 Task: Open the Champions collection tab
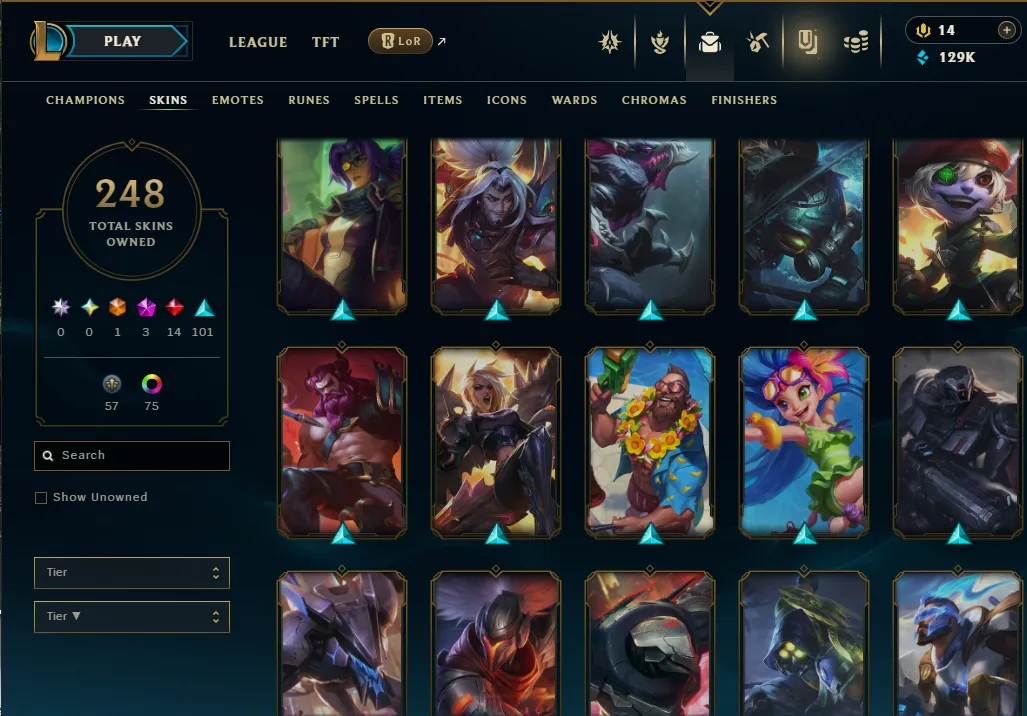85,100
